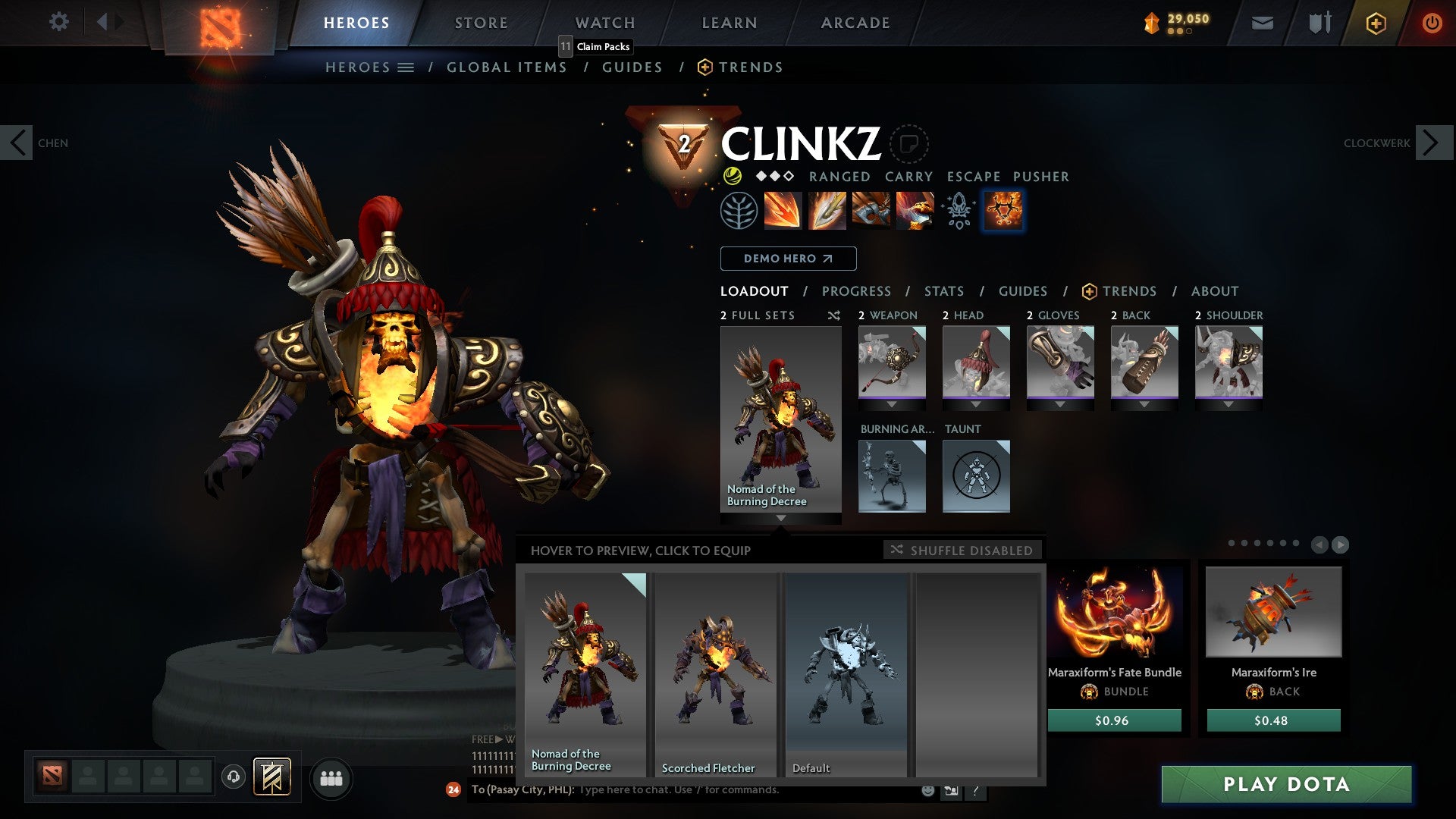The height and width of the screenshot is (819, 1456).
Task: Click Shuffle Disabled to enable shuffling
Action: point(963,551)
